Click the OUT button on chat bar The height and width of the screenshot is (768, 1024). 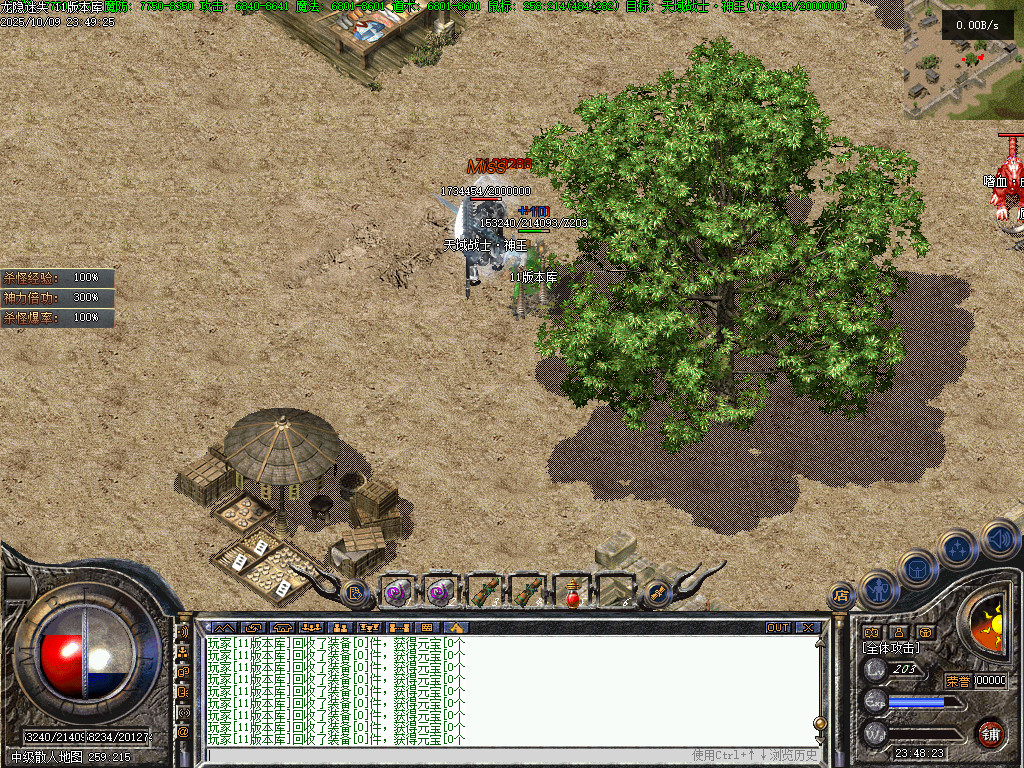pyautogui.click(x=778, y=628)
